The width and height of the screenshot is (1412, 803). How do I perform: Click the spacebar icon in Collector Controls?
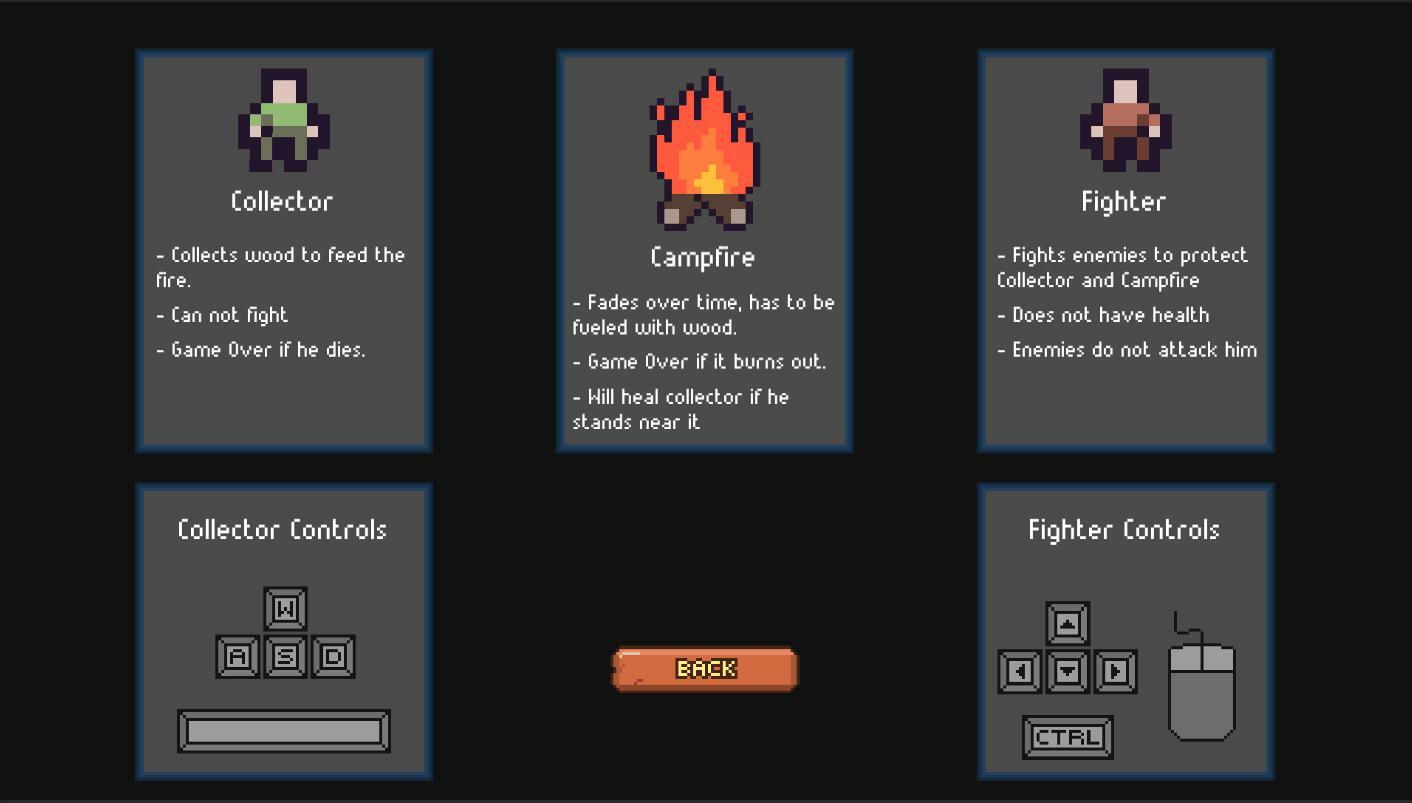coord(283,731)
